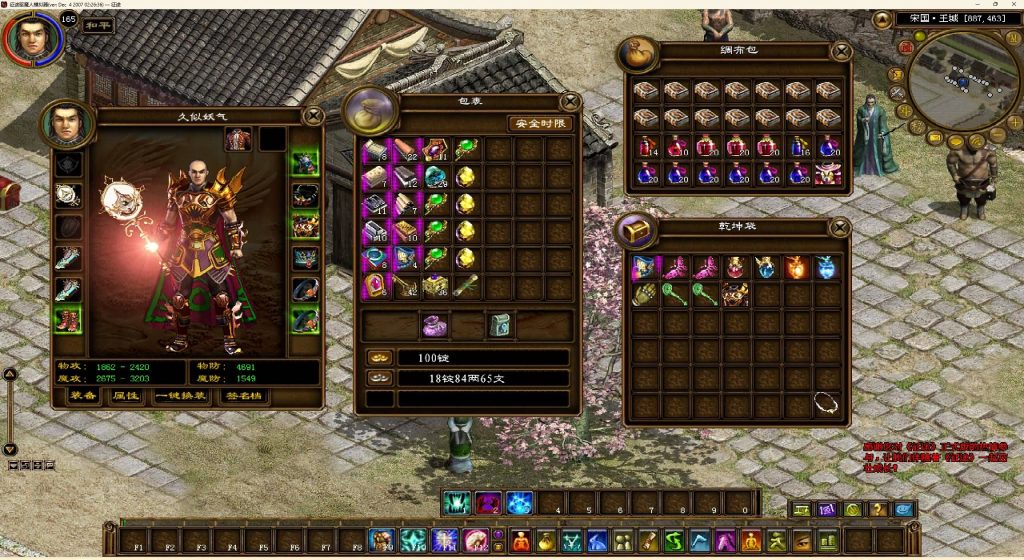
Task: Close the 绸布包 bag window
Action: point(841,50)
